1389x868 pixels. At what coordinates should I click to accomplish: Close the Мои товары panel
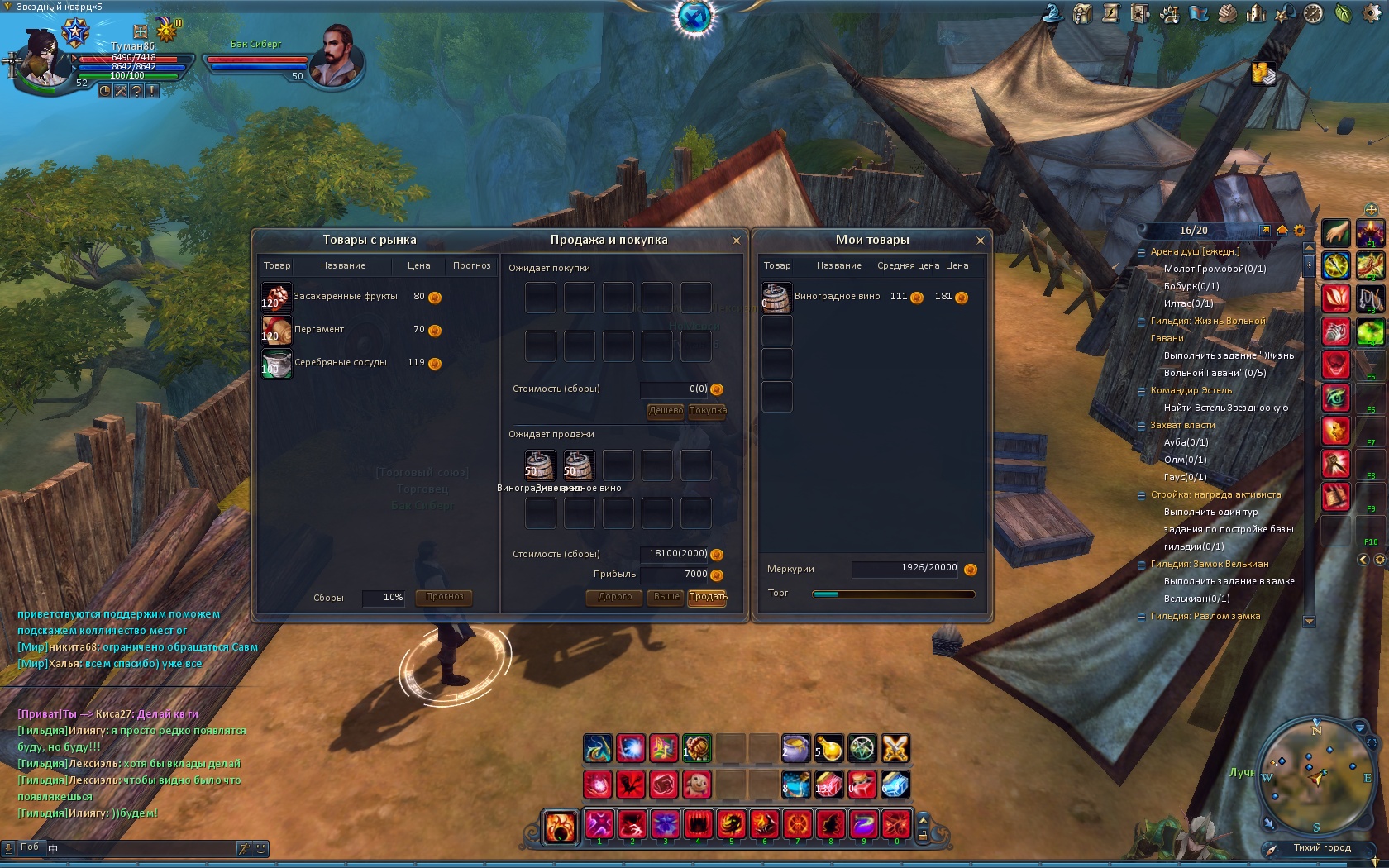(x=981, y=241)
